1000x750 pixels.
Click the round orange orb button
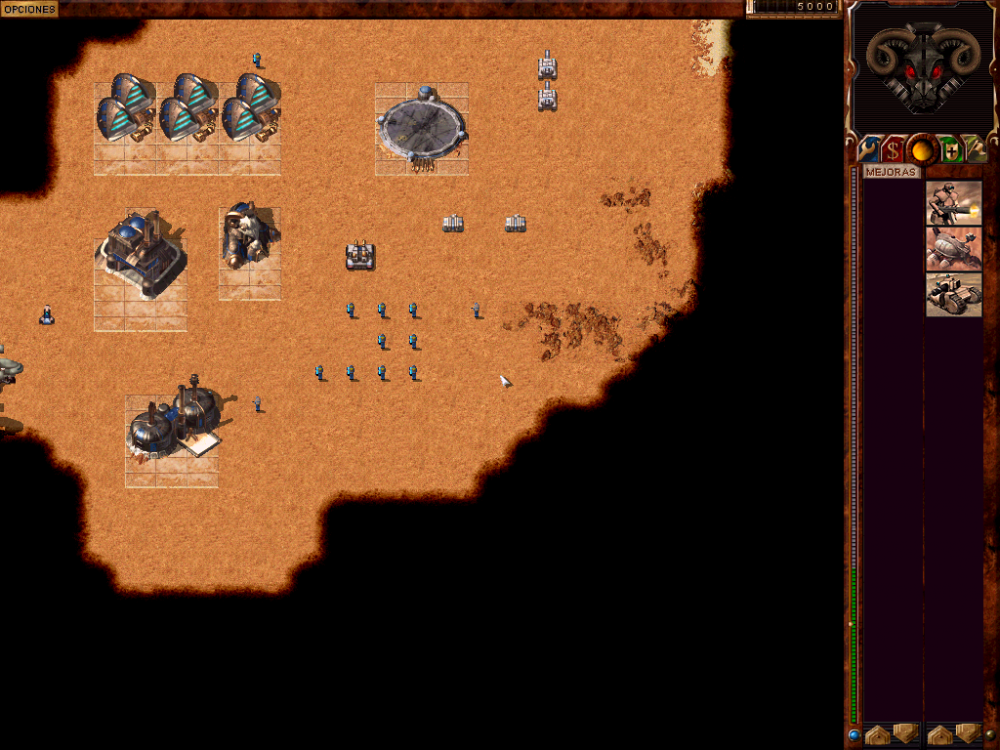pyautogui.click(x=921, y=151)
